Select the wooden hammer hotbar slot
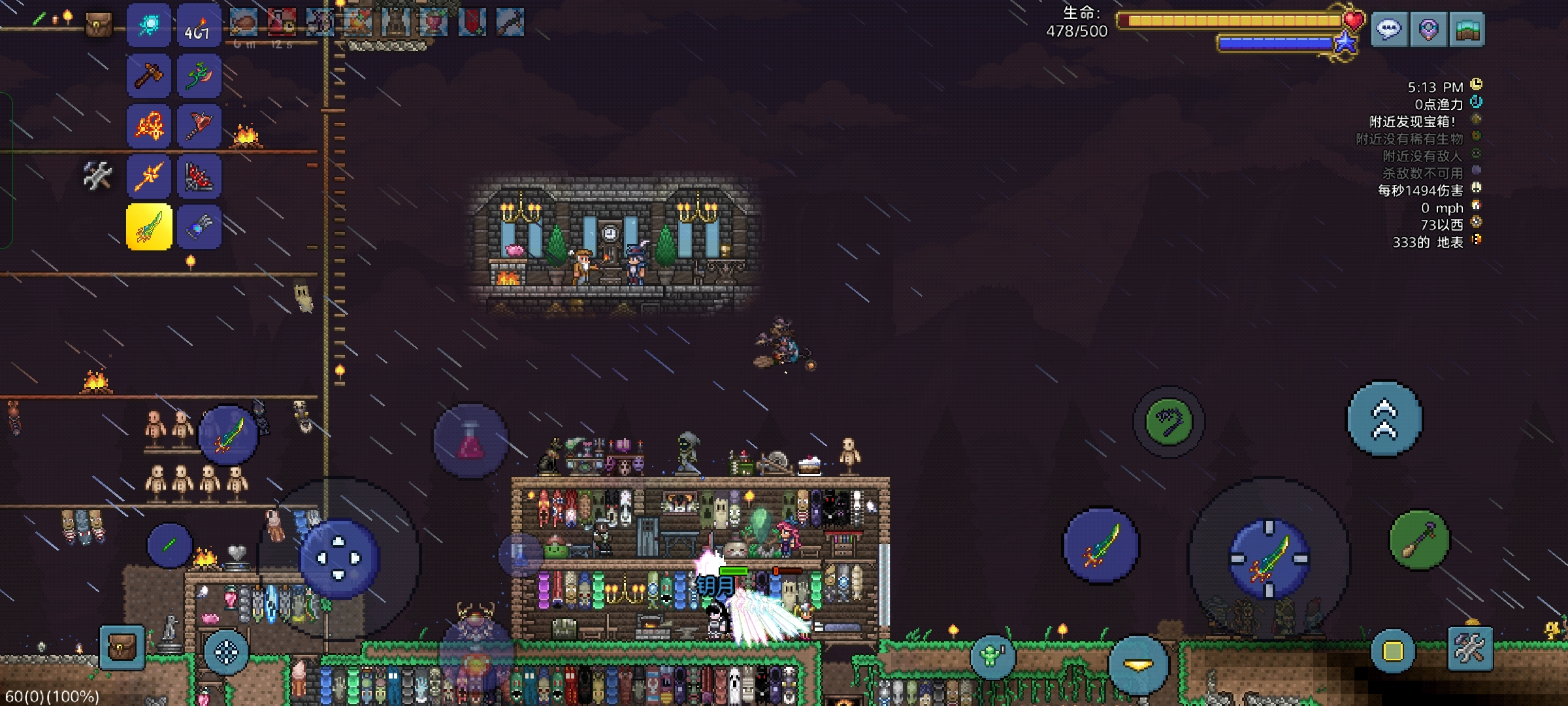The width and height of the screenshot is (1568, 706). coord(148,76)
